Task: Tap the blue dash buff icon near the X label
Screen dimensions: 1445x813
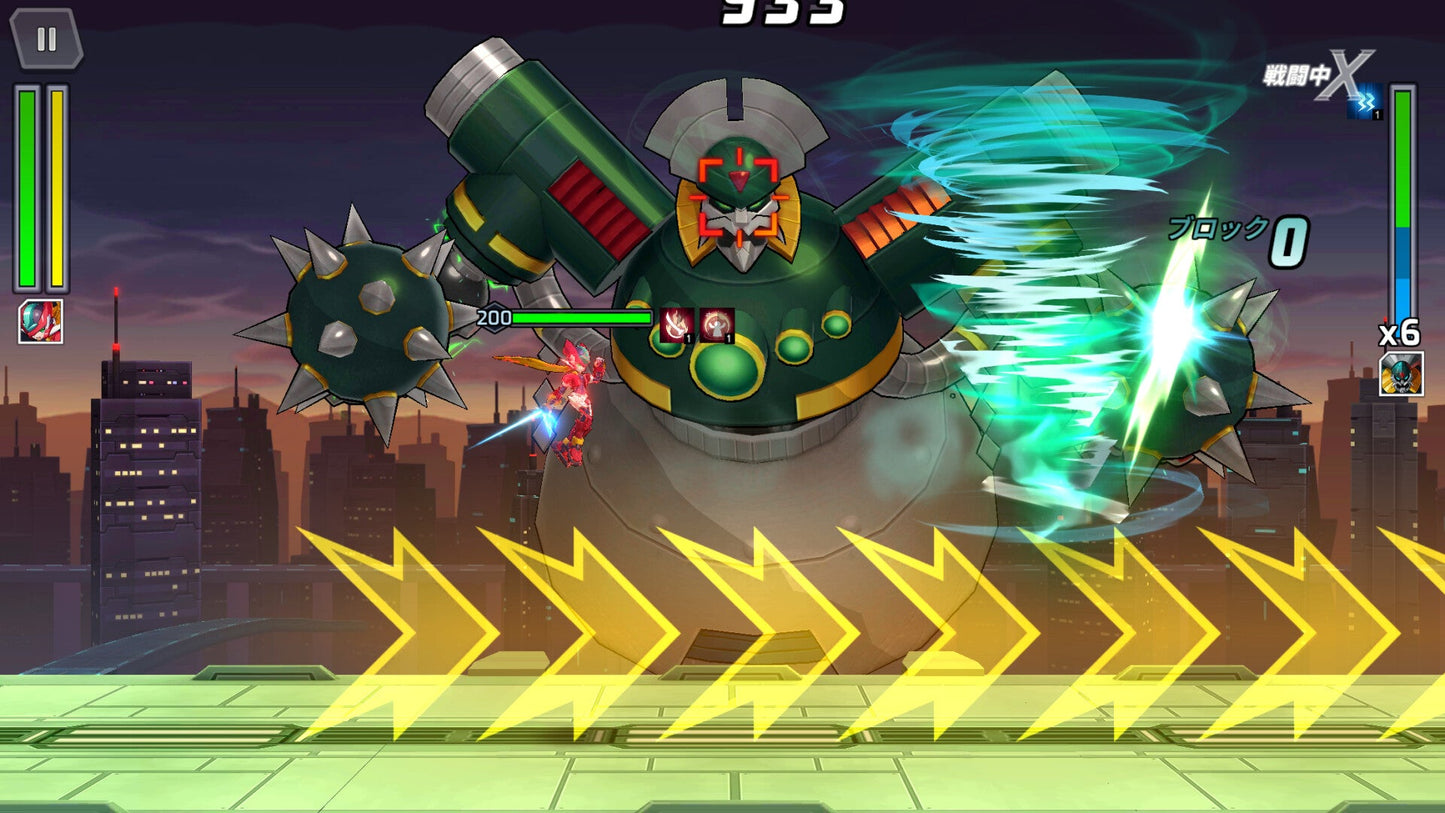Action: point(1365,101)
